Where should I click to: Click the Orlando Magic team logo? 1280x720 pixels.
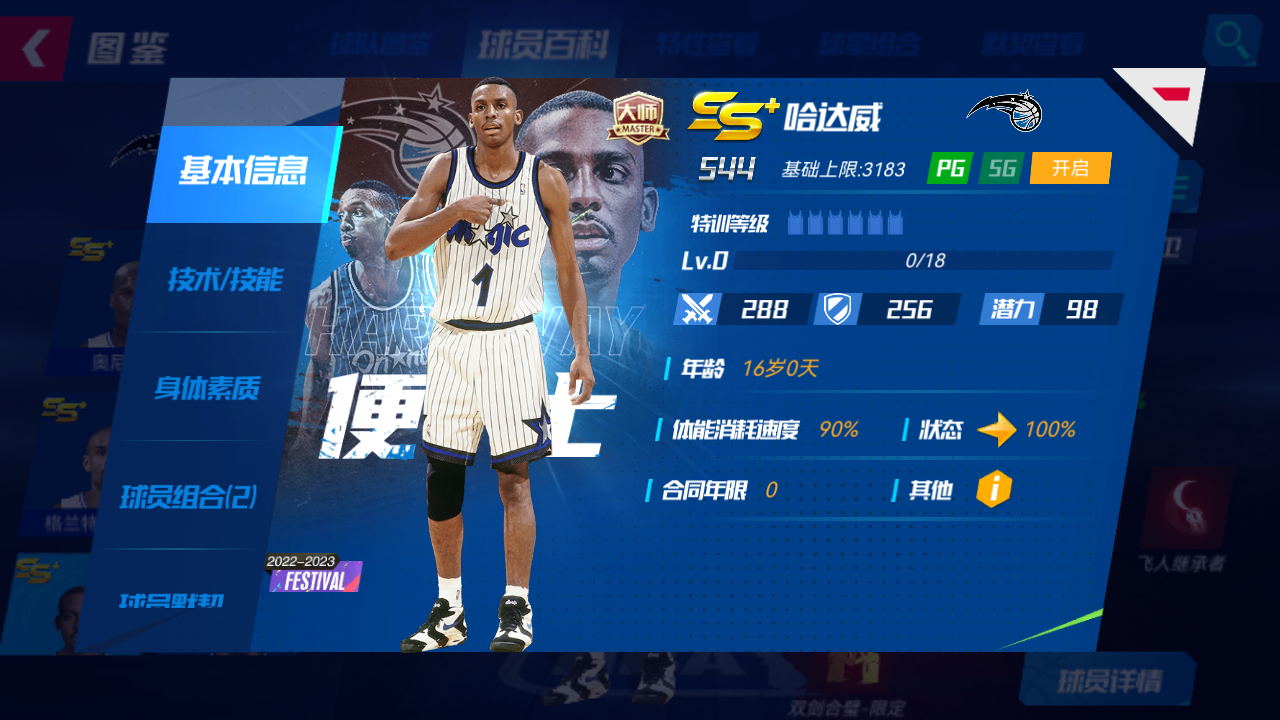pyautogui.click(x=1006, y=111)
